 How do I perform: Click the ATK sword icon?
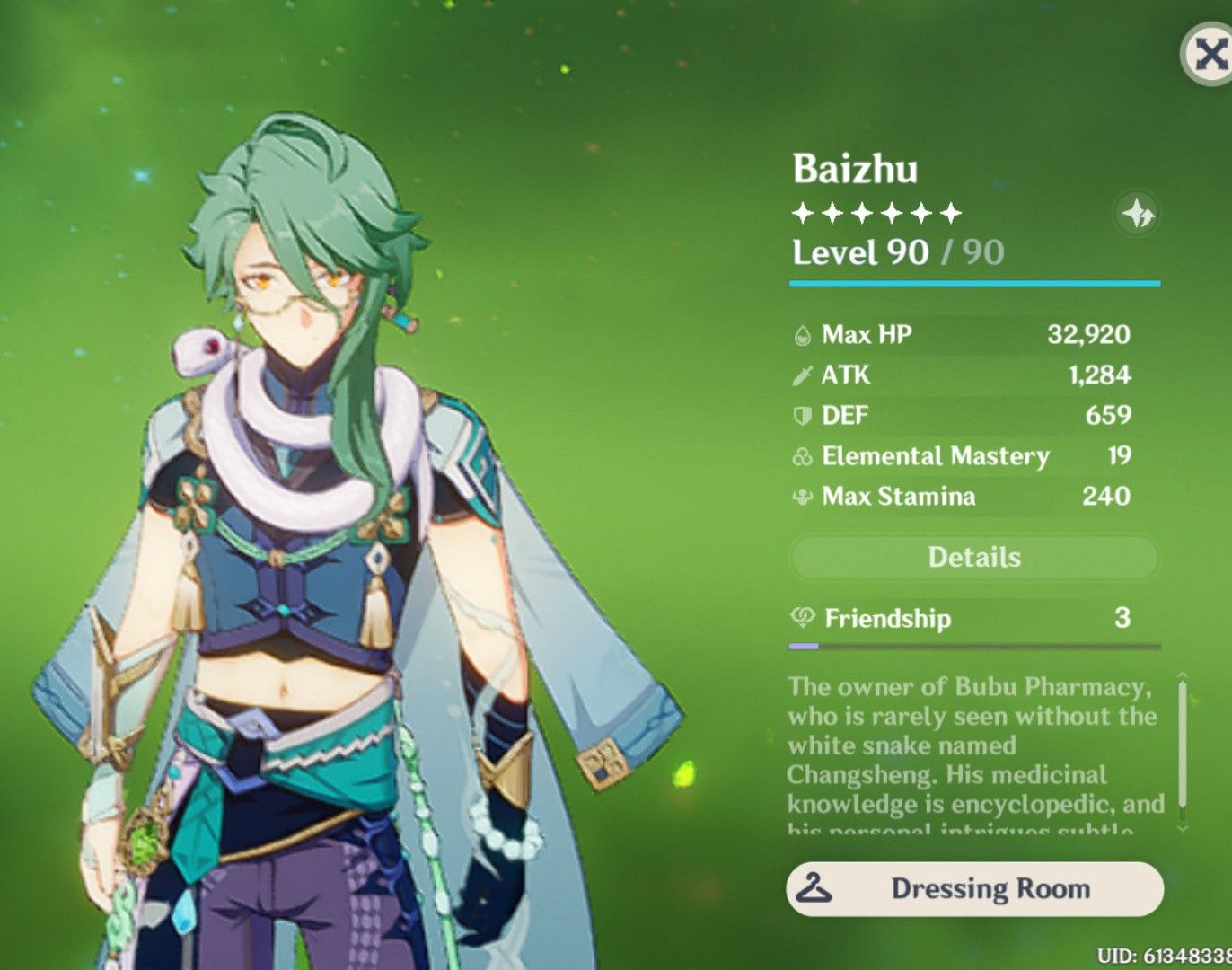tap(802, 375)
